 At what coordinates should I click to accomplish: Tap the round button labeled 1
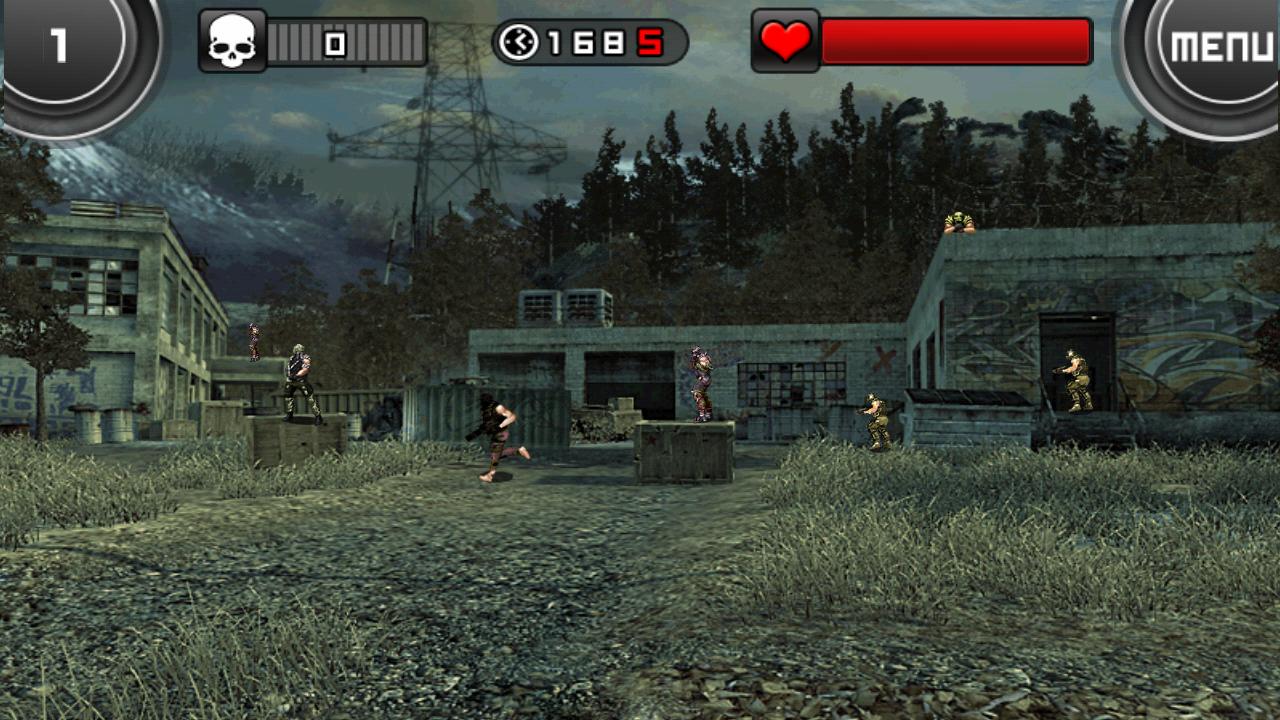[x=62, y=46]
